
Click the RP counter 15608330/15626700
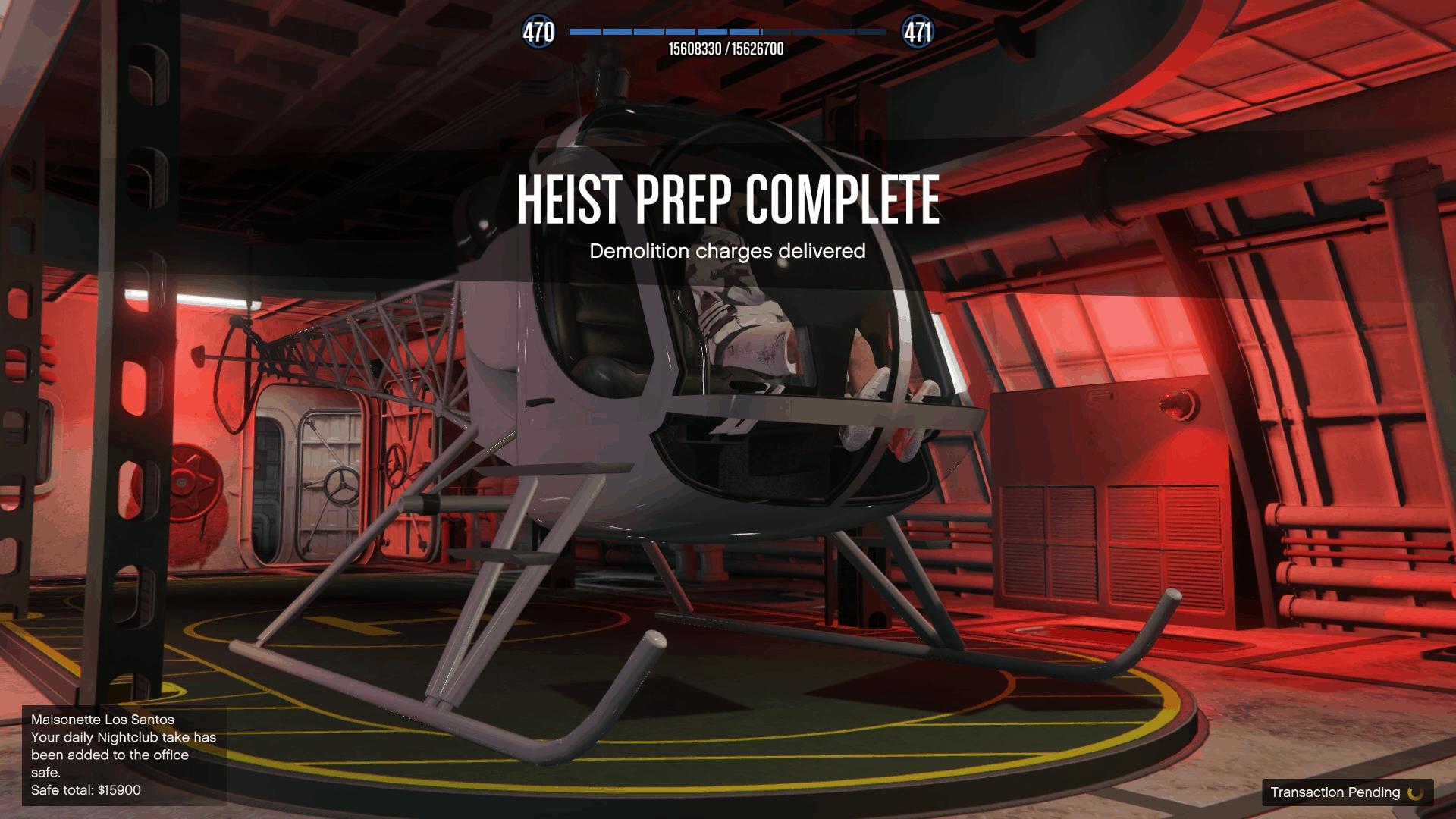pos(726,47)
